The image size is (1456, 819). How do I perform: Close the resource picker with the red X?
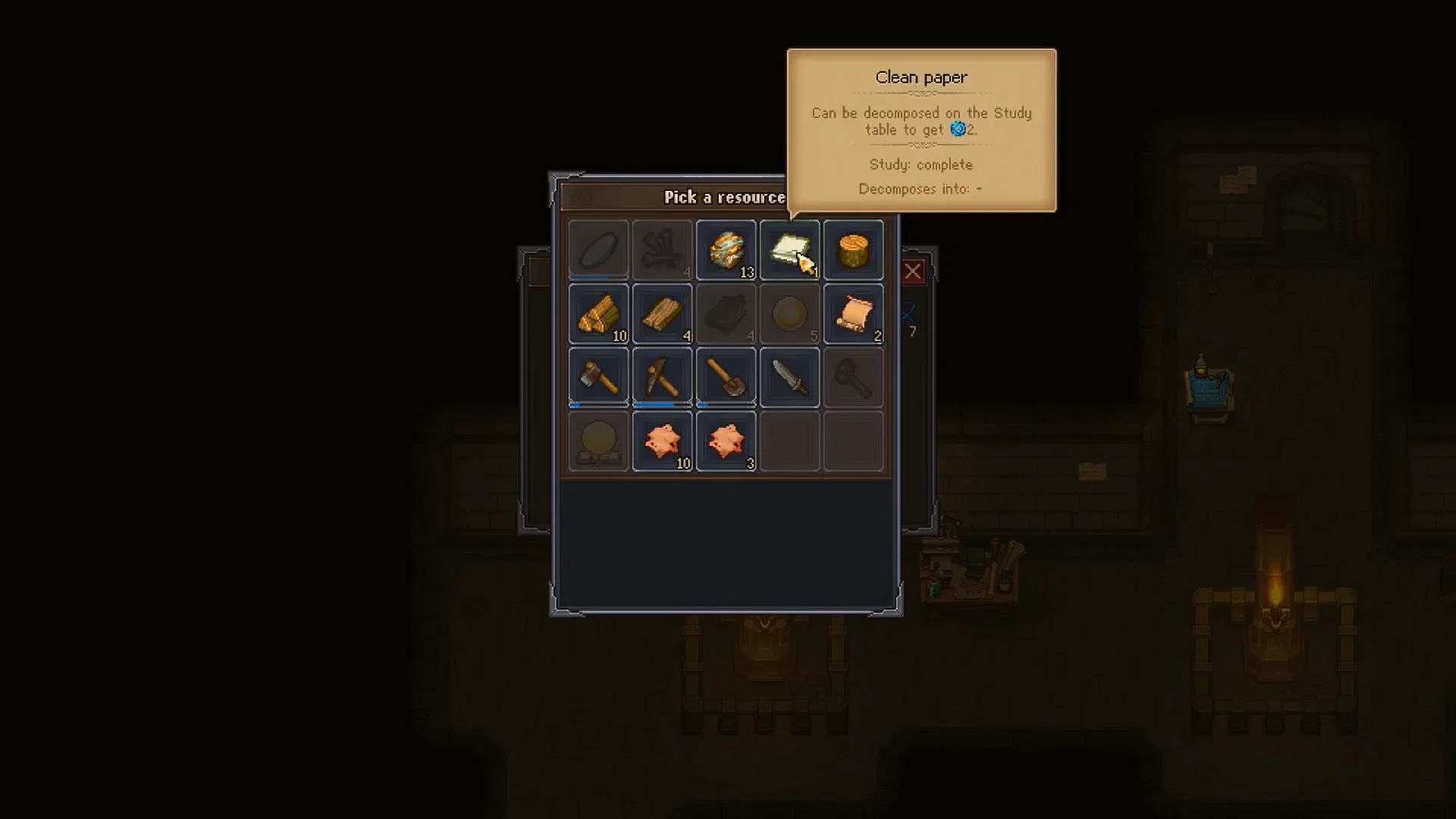click(x=913, y=271)
